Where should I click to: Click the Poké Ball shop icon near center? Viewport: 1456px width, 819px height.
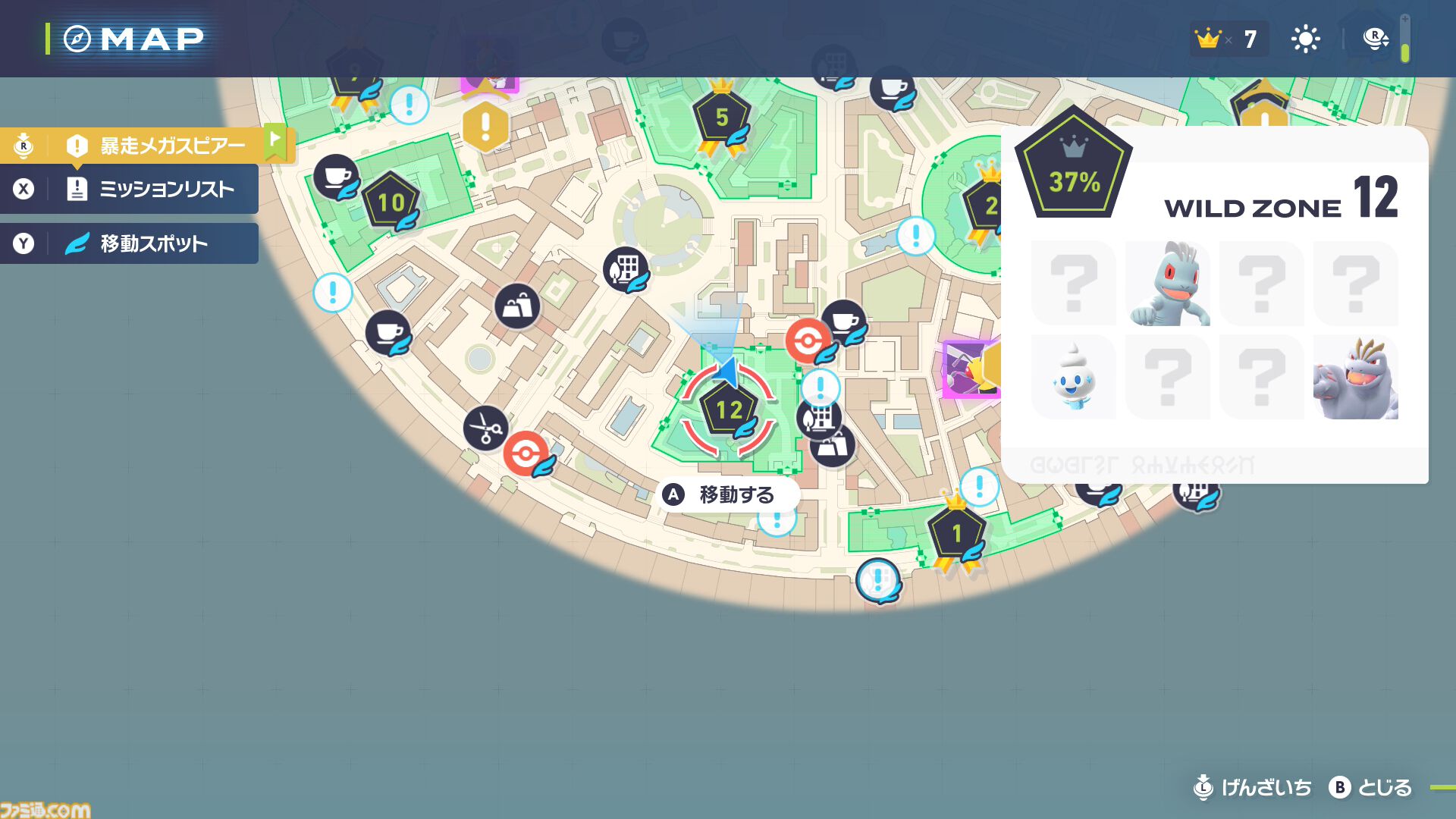(x=808, y=341)
